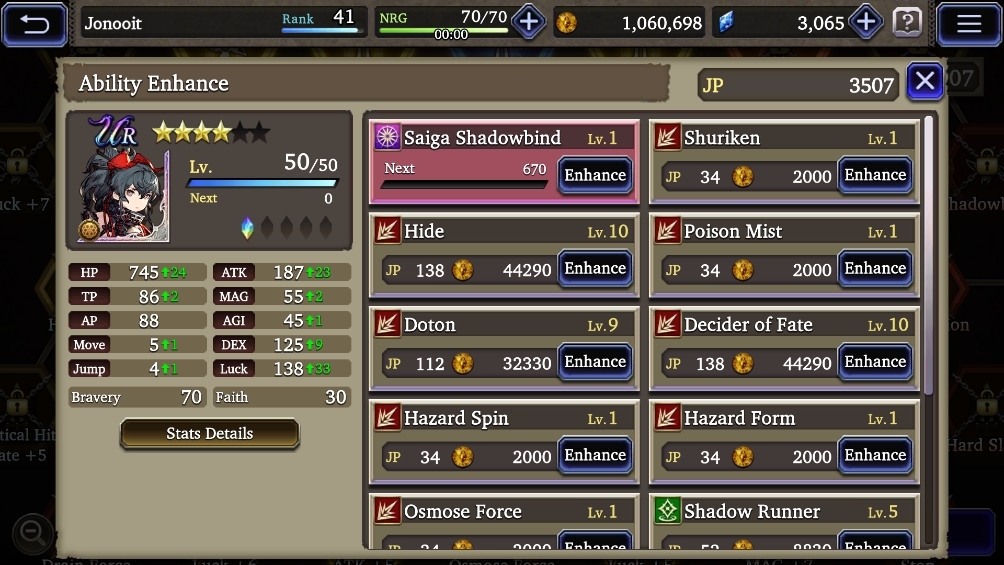The image size is (1004, 565).
Task: Enhance the Hazard Form ability
Action: pos(874,455)
